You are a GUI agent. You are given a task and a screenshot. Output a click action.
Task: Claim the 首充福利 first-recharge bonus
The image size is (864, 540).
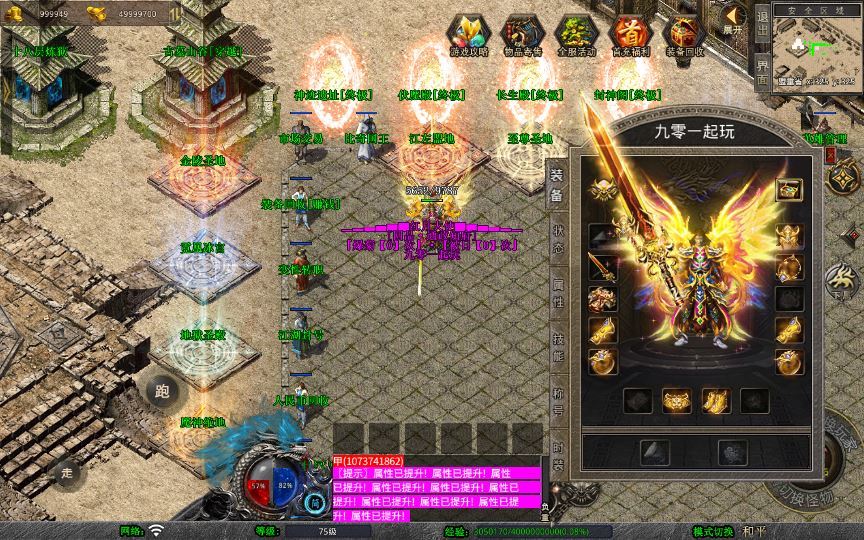(630, 33)
